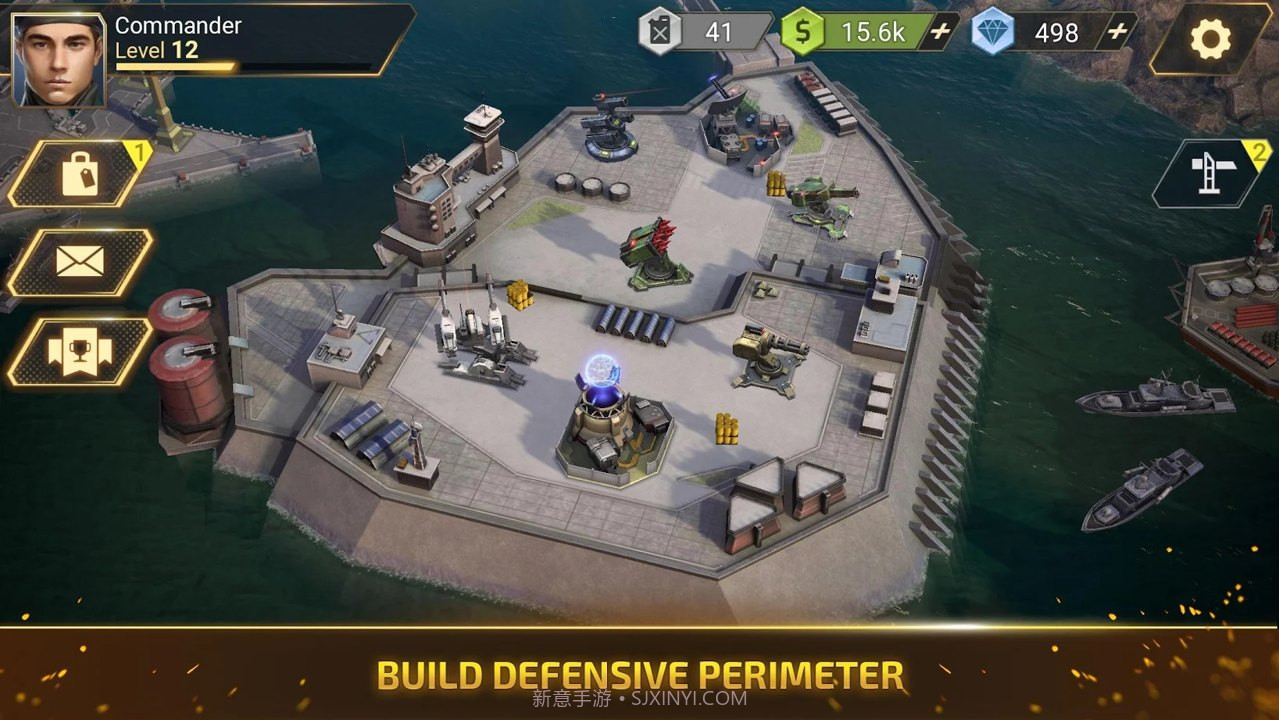Open the shopping bag store button

(79, 174)
